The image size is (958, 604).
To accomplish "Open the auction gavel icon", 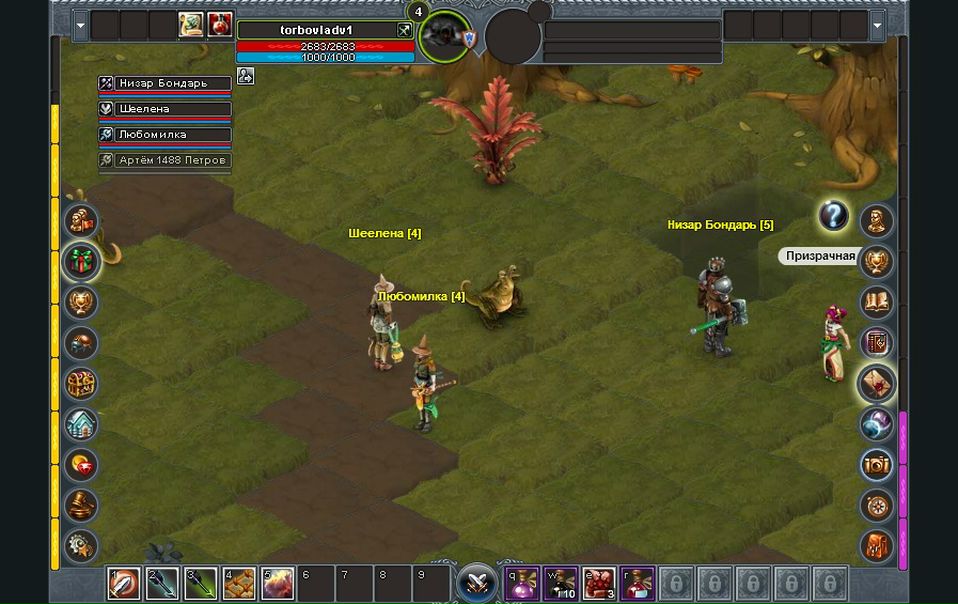I will pos(81,505).
